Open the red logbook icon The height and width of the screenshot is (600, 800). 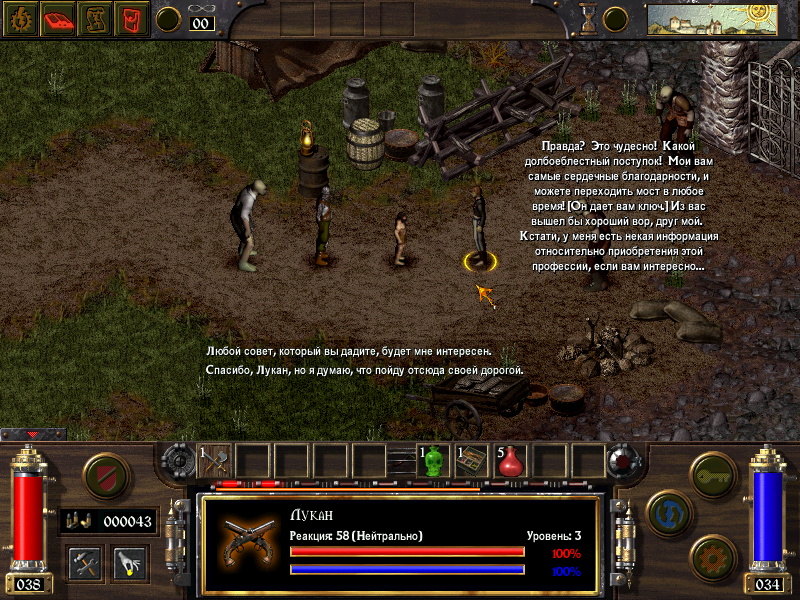[56, 19]
